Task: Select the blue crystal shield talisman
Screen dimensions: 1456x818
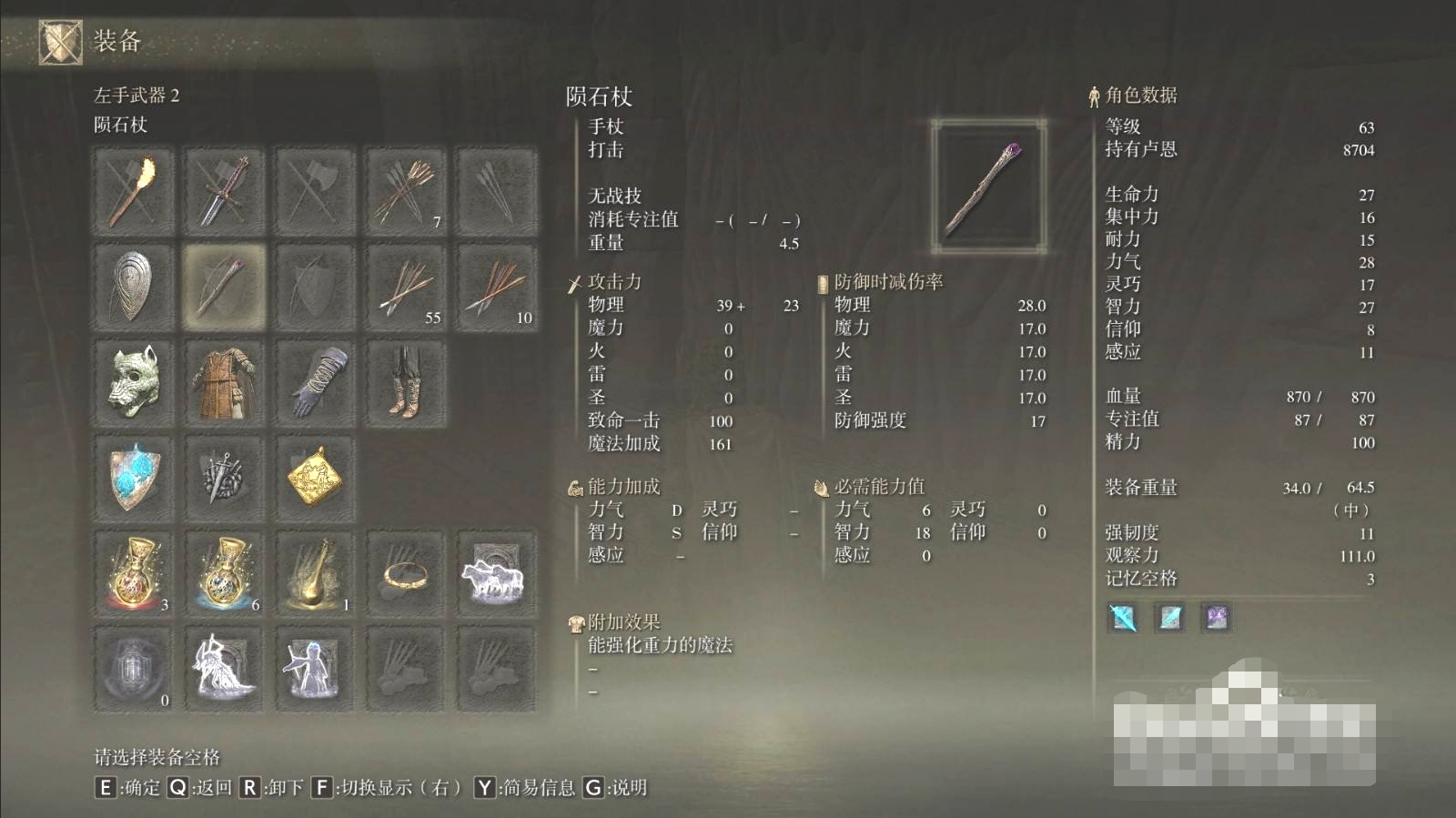Action: click(133, 478)
